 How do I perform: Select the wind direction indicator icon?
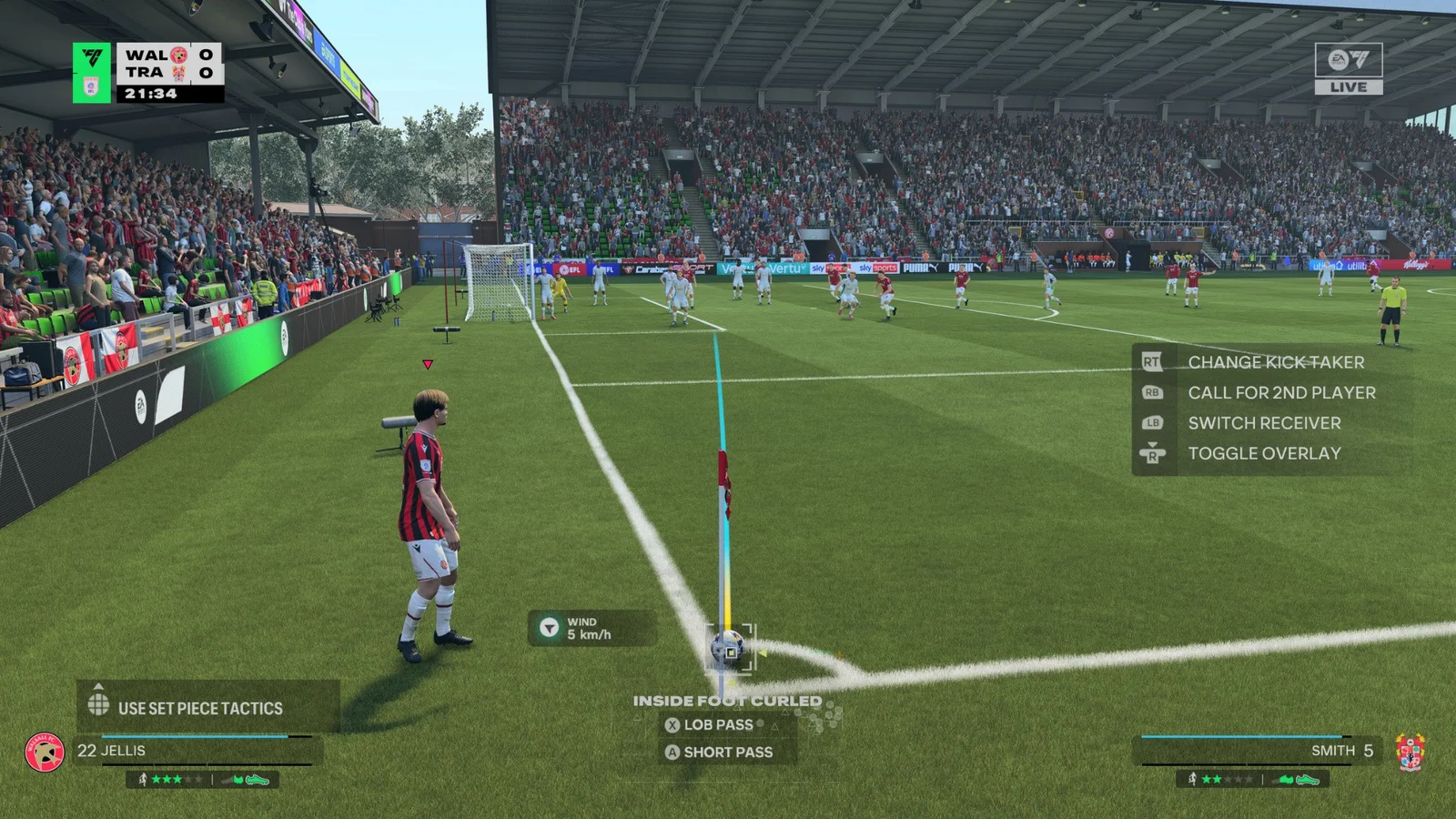(x=549, y=627)
